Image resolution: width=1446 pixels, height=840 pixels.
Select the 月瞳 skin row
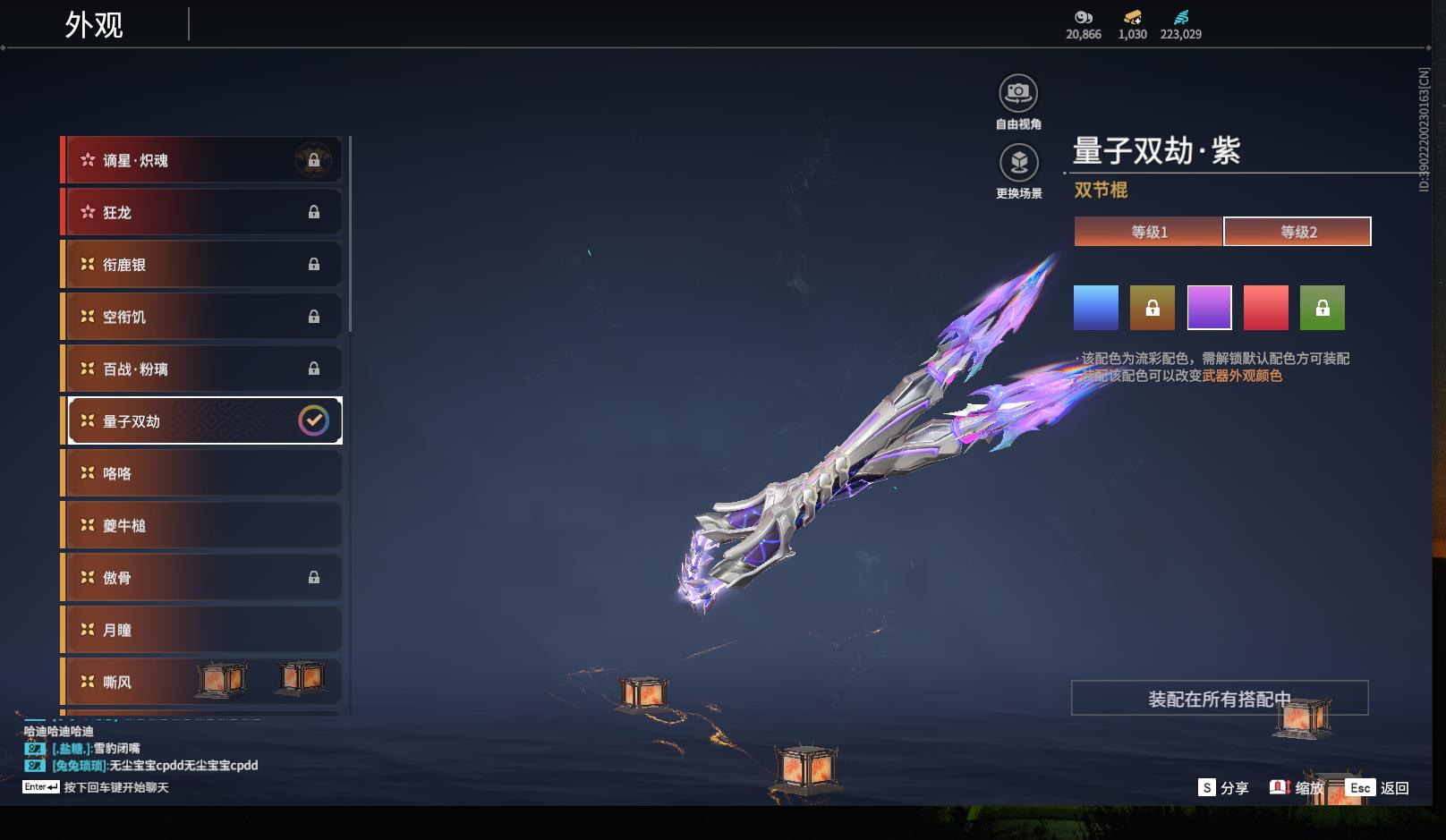202,630
